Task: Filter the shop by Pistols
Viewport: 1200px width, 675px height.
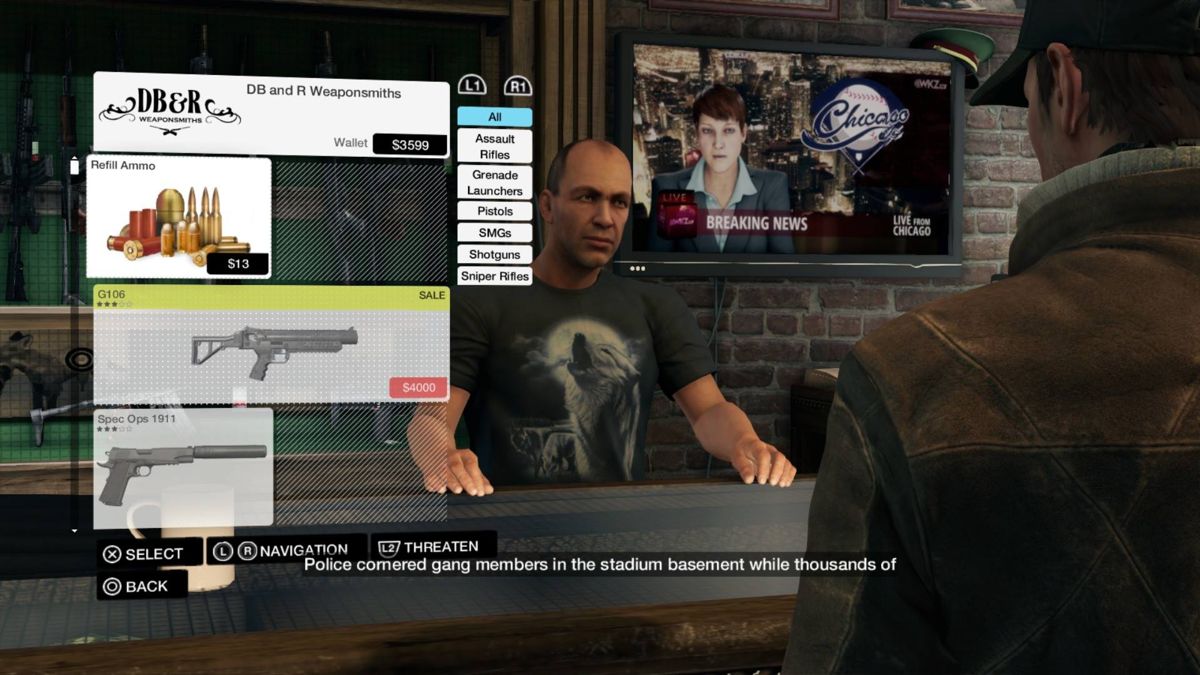Action: click(x=494, y=211)
